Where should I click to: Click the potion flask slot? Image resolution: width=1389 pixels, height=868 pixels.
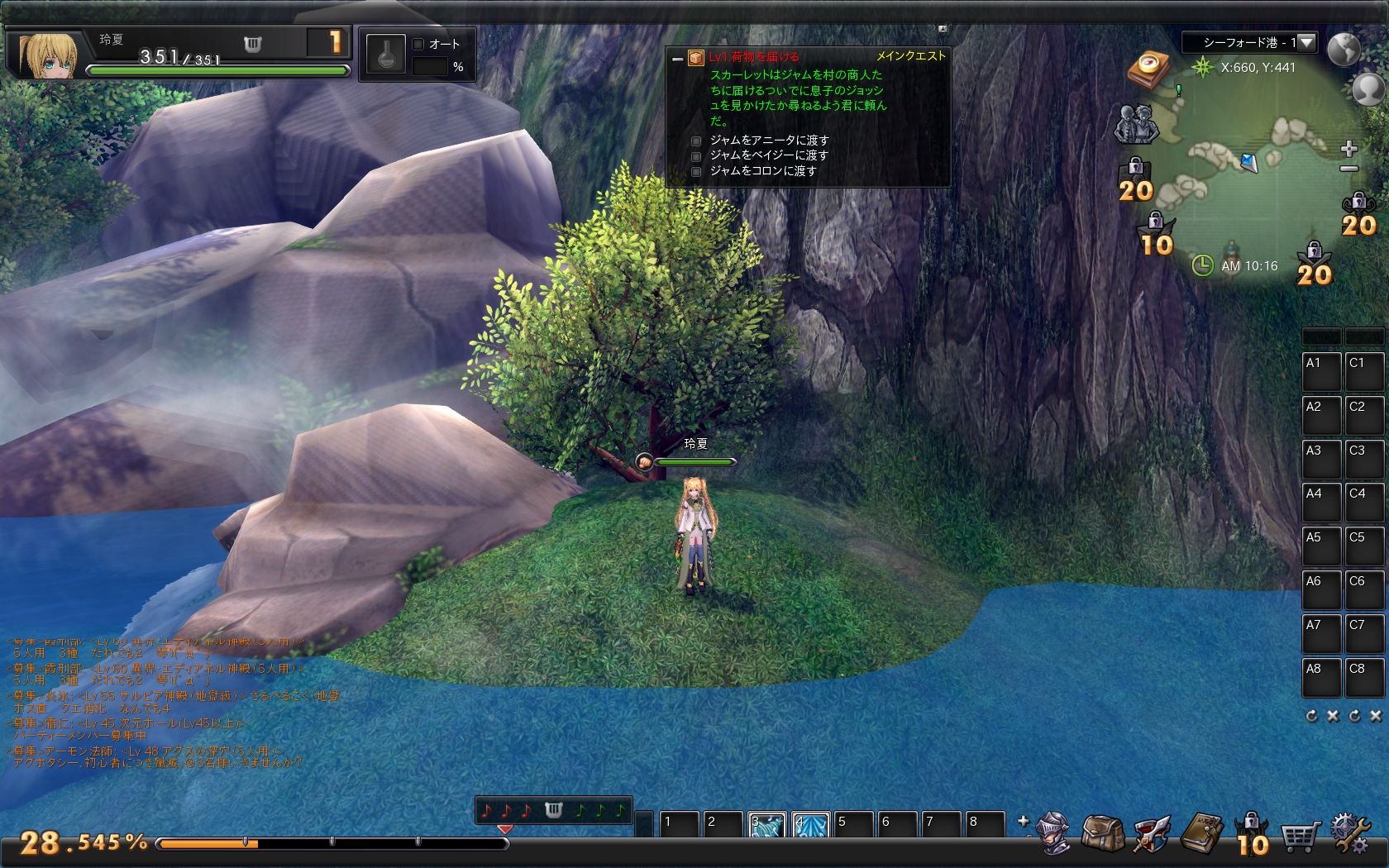pos(385,55)
